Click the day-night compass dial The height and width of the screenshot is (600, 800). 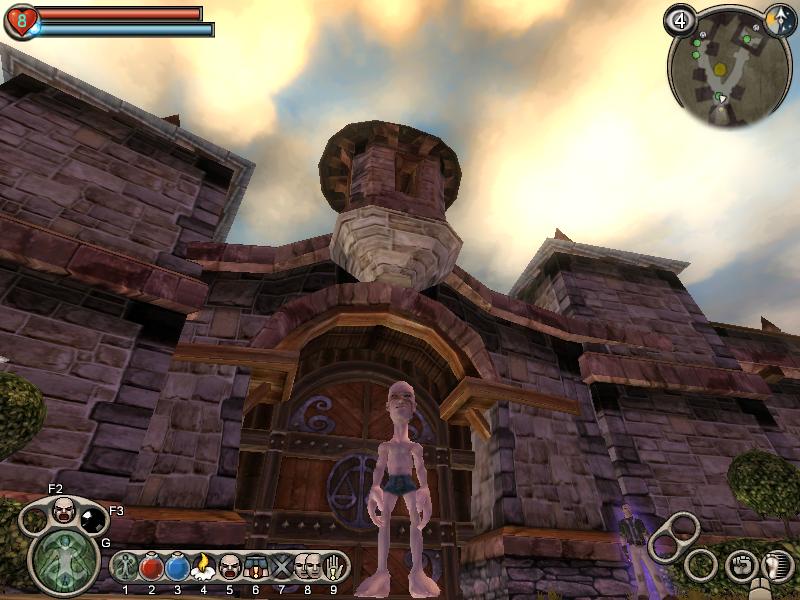(x=780, y=19)
